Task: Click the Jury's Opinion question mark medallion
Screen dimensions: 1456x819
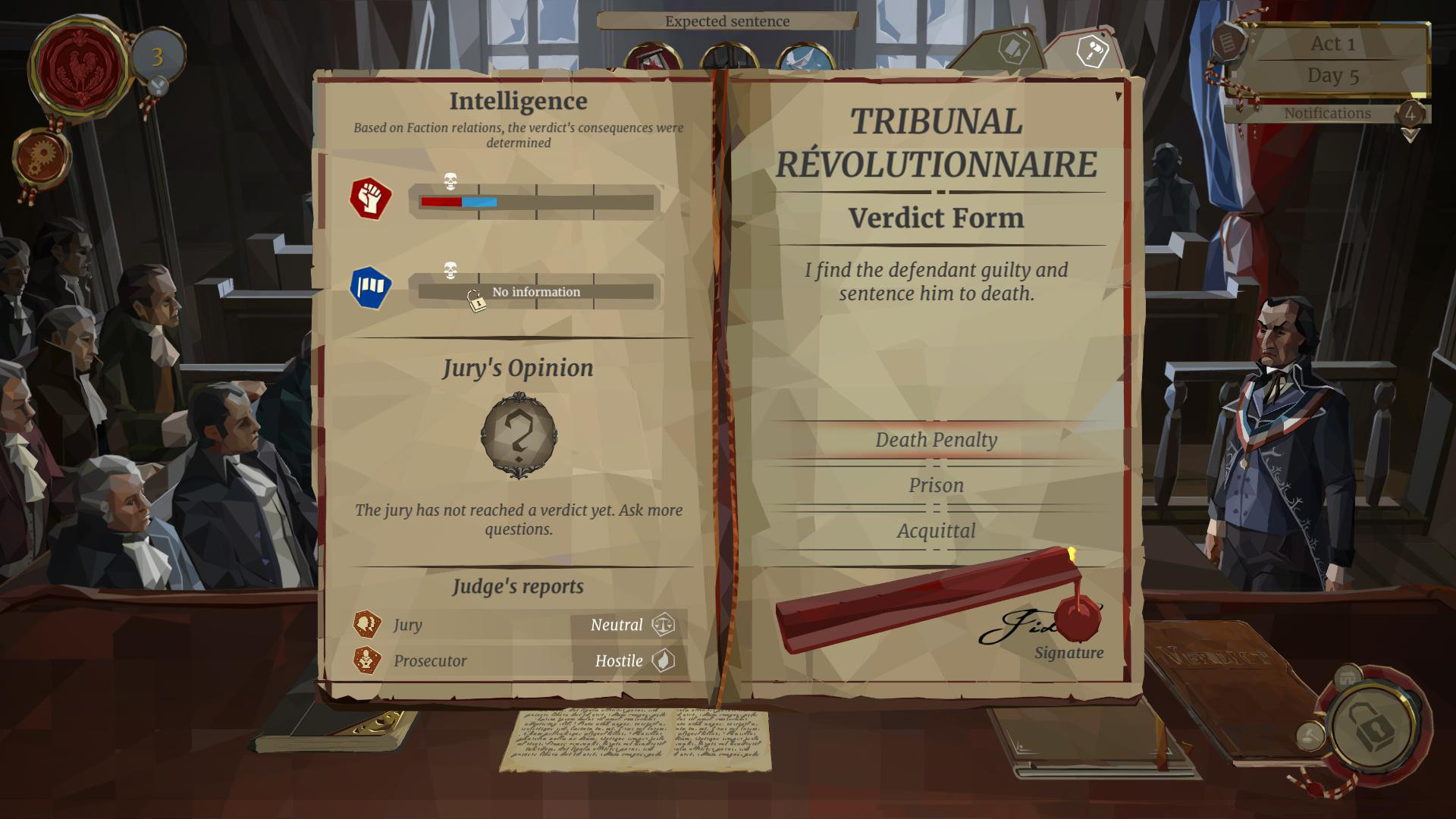Action: click(x=519, y=435)
